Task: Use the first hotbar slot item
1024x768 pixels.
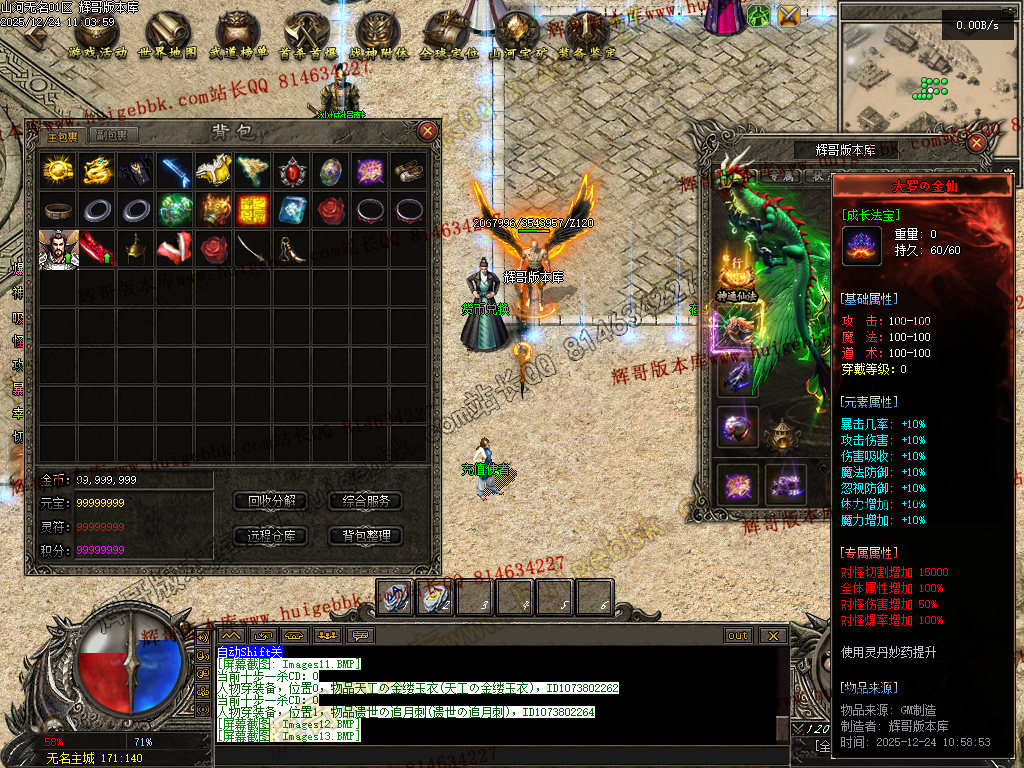Action: (x=395, y=596)
